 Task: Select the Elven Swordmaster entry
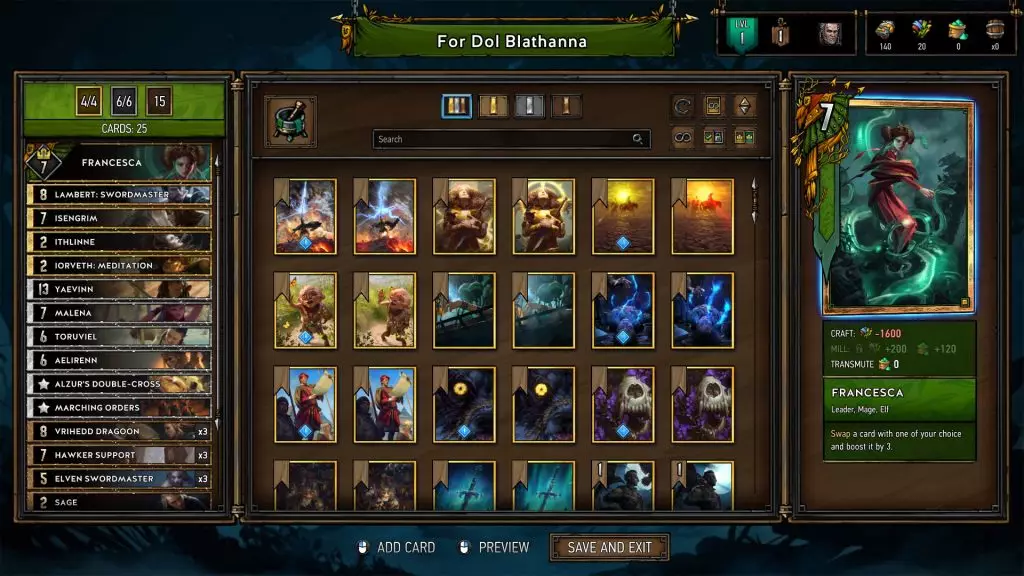120,479
